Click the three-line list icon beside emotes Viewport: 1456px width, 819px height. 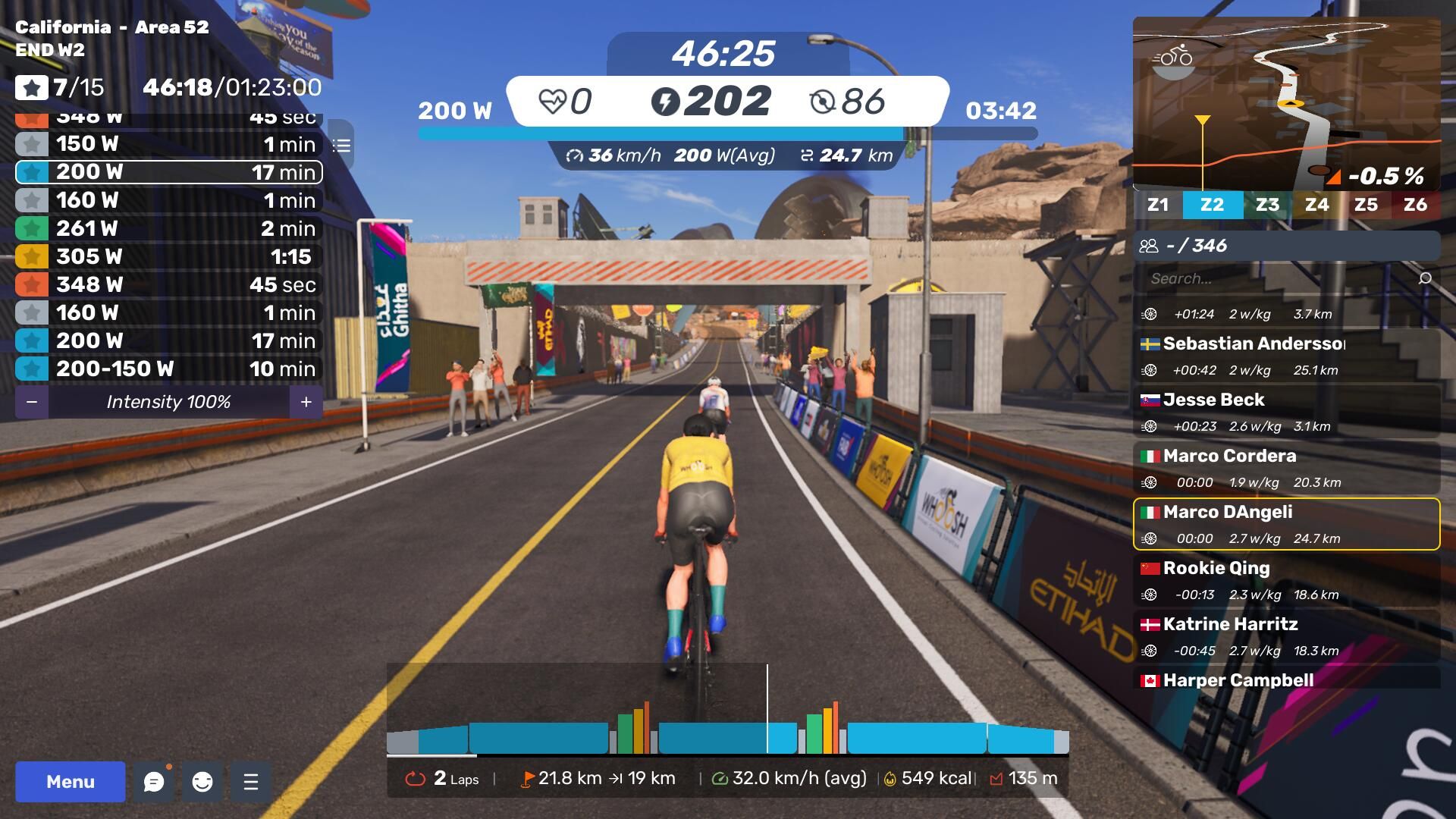click(x=251, y=782)
